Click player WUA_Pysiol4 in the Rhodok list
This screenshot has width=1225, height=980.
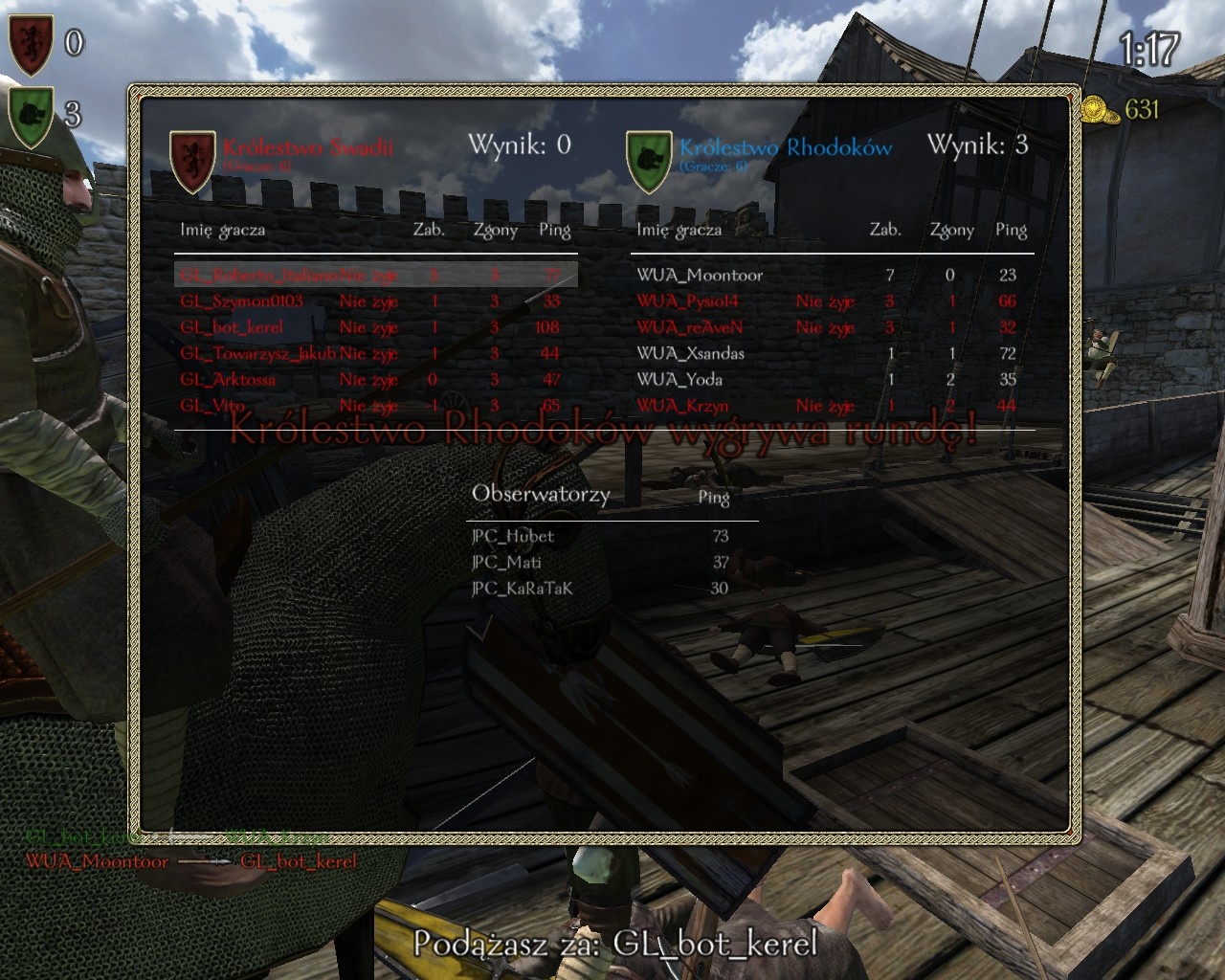(x=687, y=301)
